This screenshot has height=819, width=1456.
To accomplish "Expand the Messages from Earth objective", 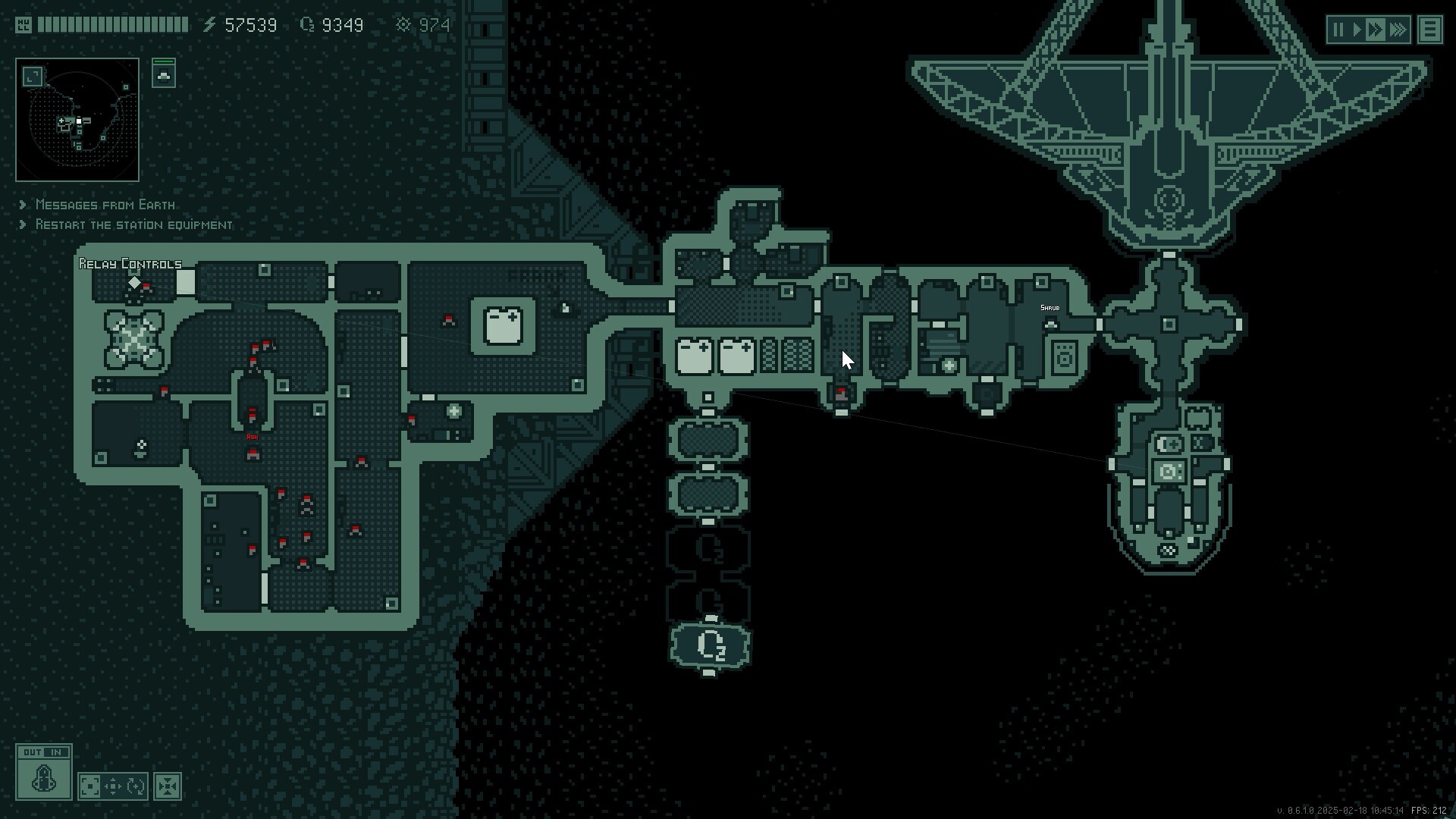I will point(103,205).
